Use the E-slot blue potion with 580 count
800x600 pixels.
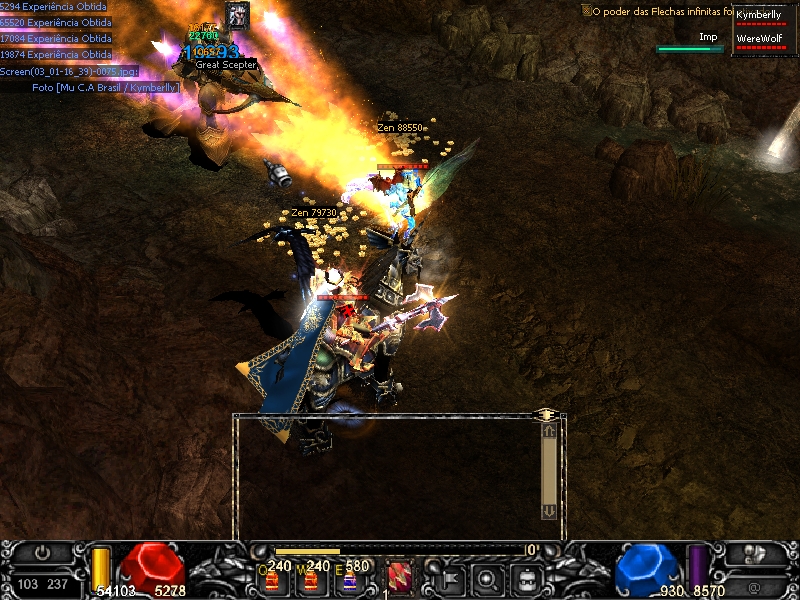[349, 581]
